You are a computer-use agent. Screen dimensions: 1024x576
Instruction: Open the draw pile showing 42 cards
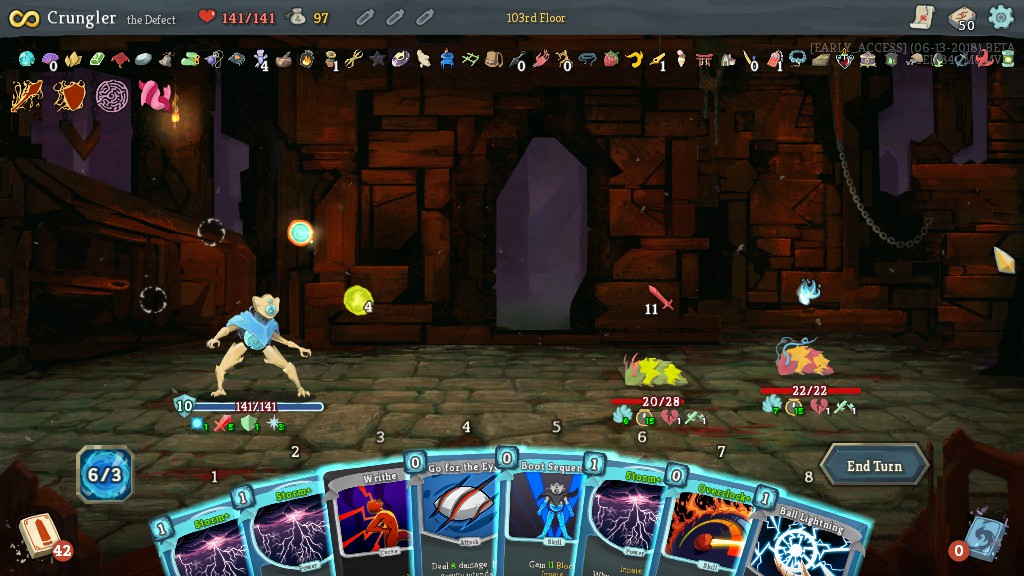point(40,535)
